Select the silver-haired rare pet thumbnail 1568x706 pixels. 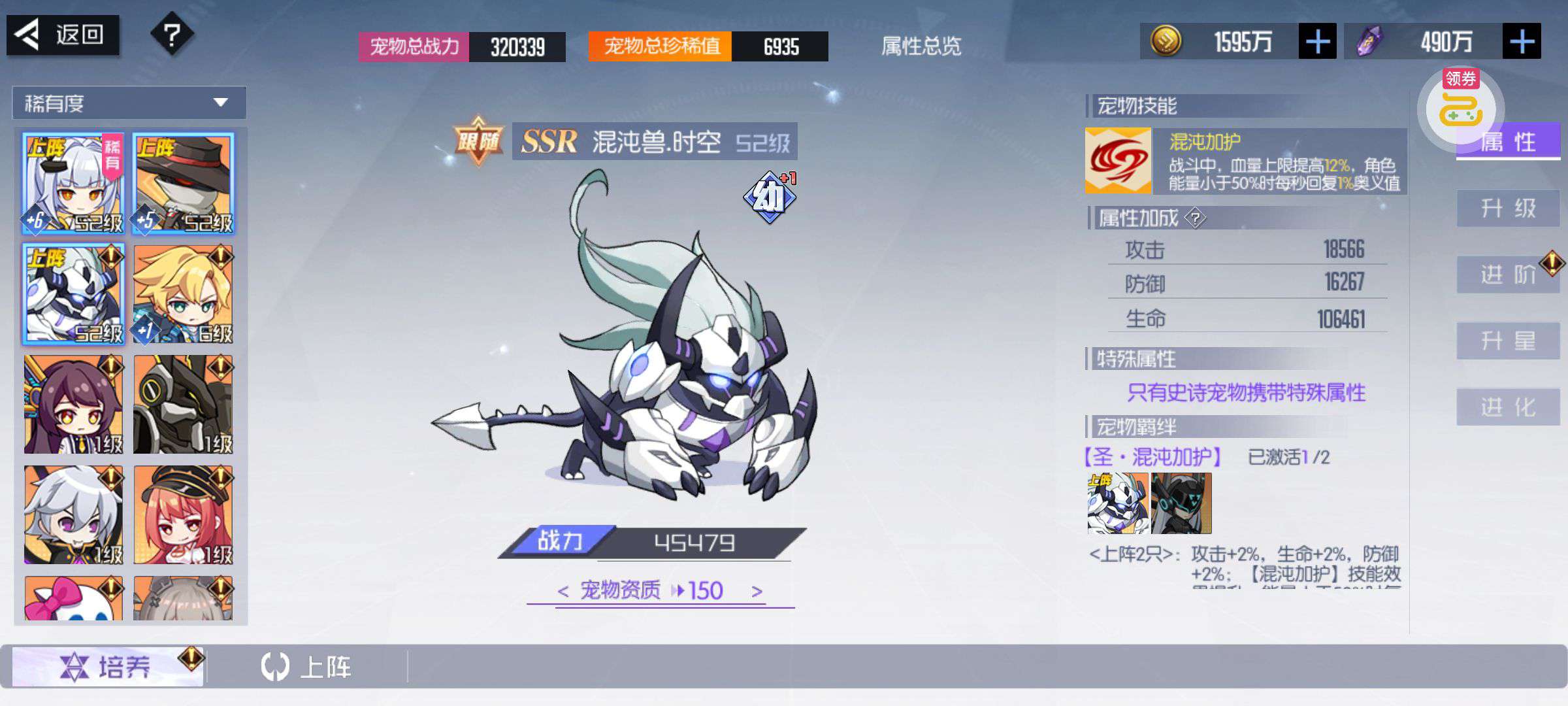coord(73,184)
